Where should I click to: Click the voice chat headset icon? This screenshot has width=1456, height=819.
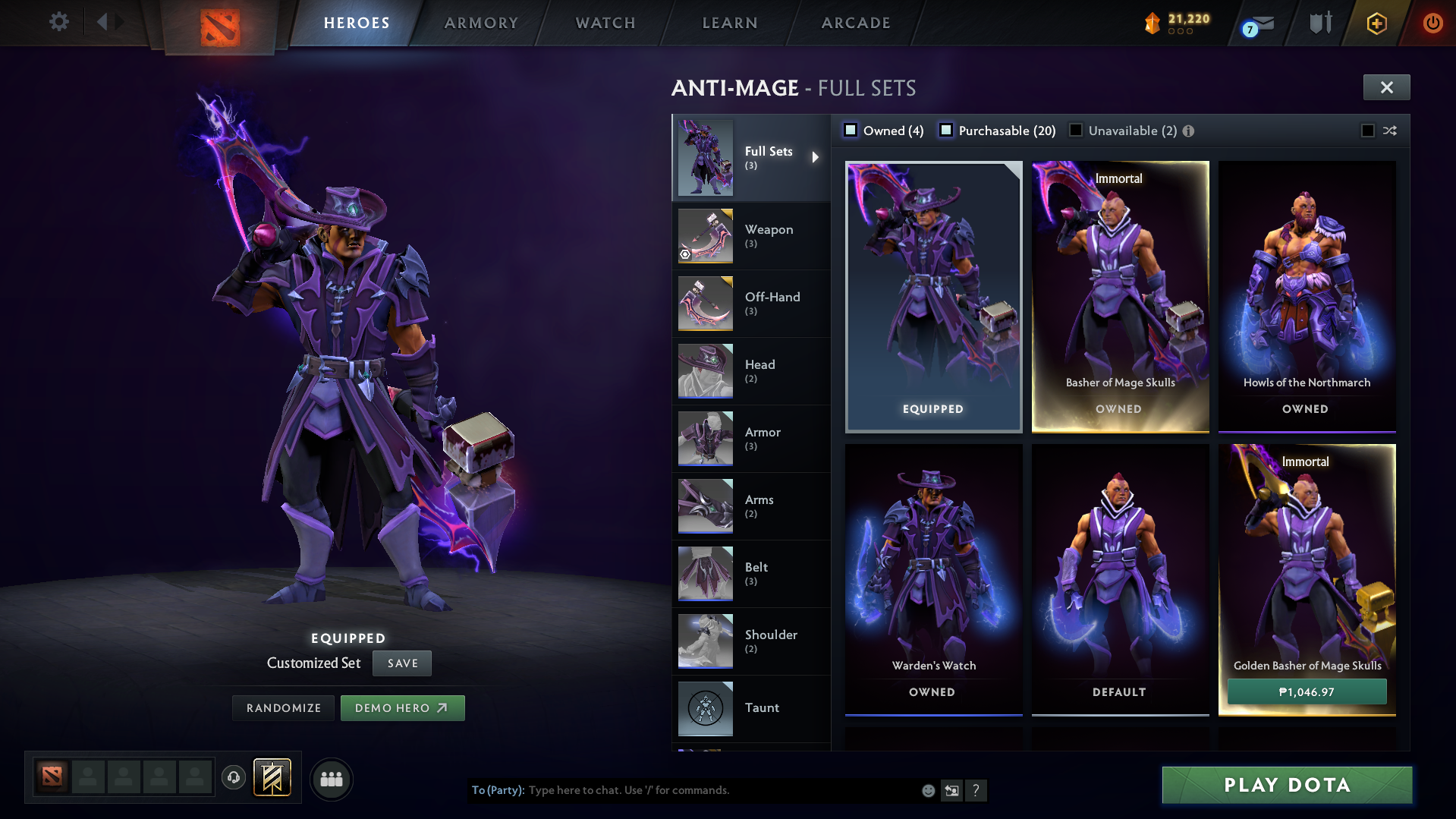pos(234,779)
